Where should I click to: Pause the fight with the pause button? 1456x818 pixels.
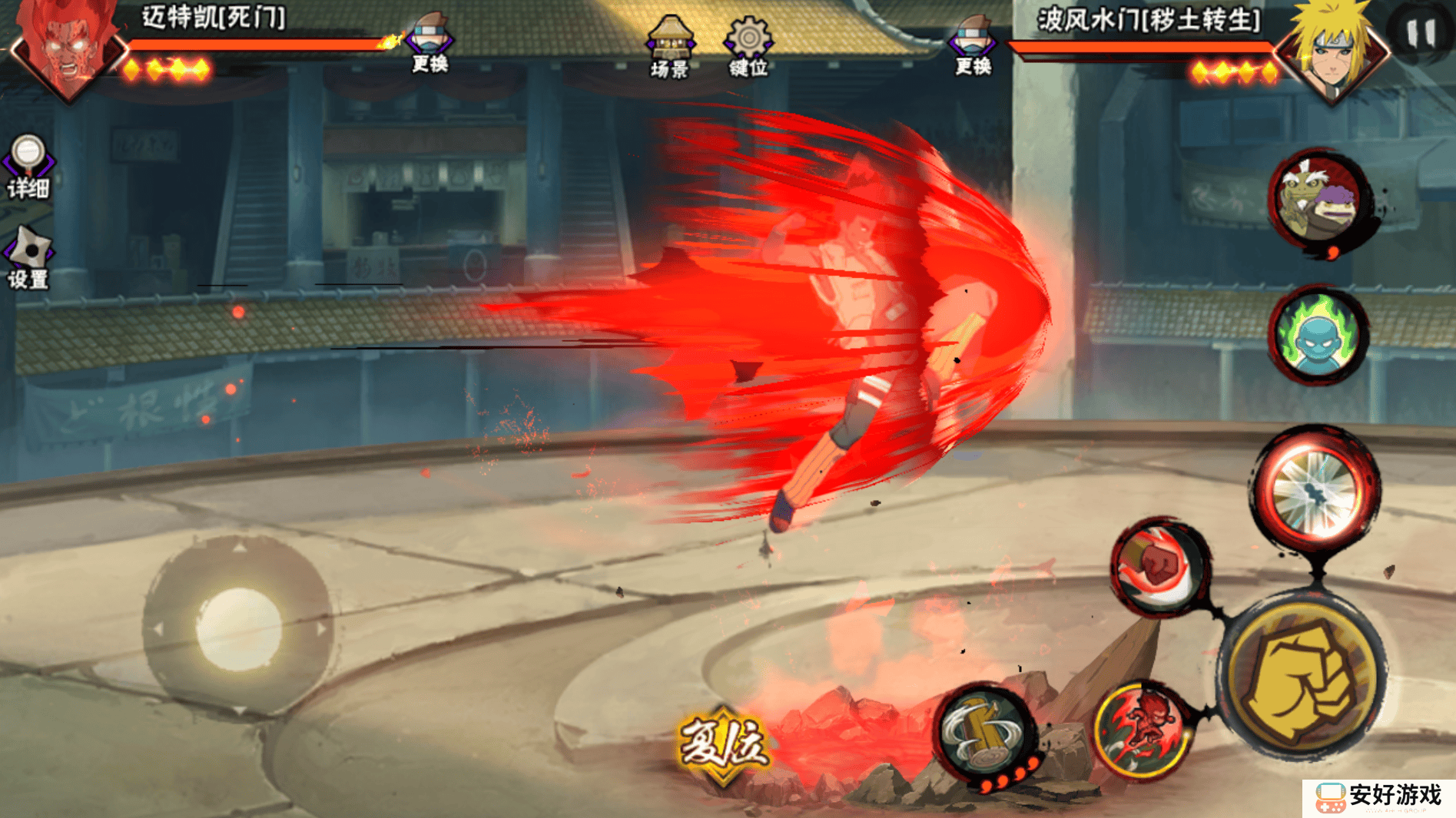tap(1420, 33)
